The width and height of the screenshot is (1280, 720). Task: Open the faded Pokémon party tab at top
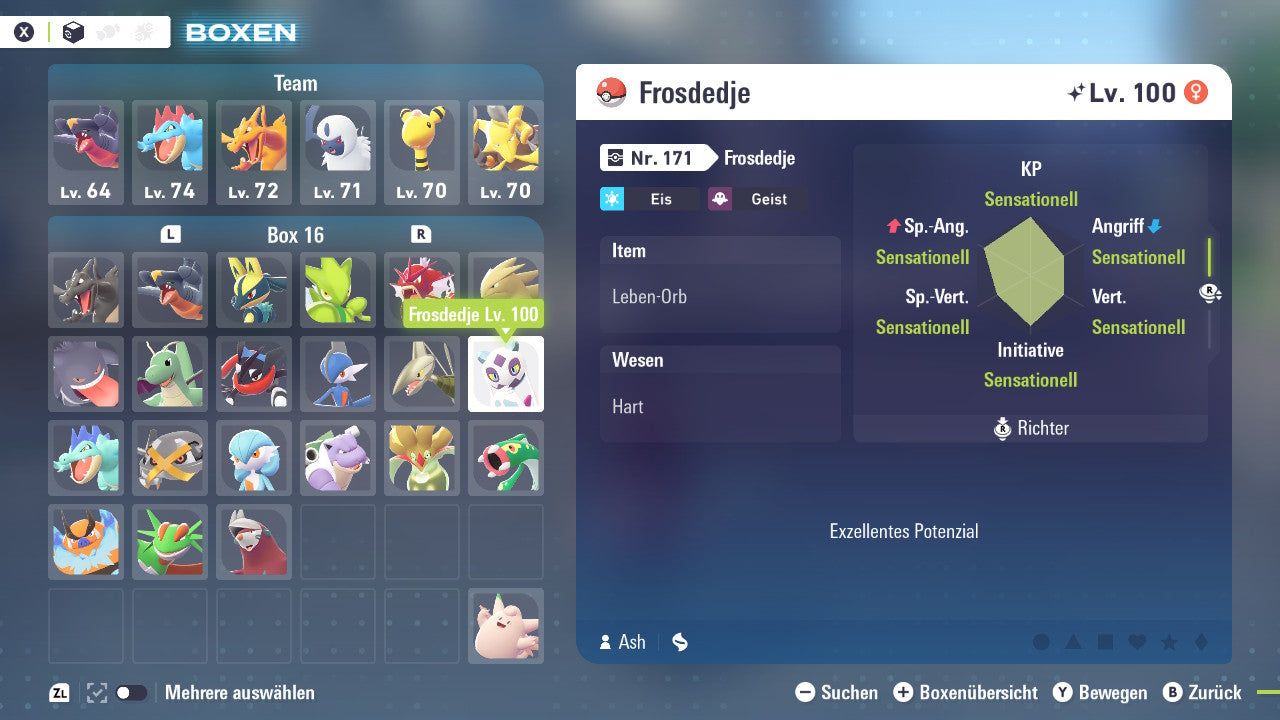pyautogui.click(x=110, y=31)
